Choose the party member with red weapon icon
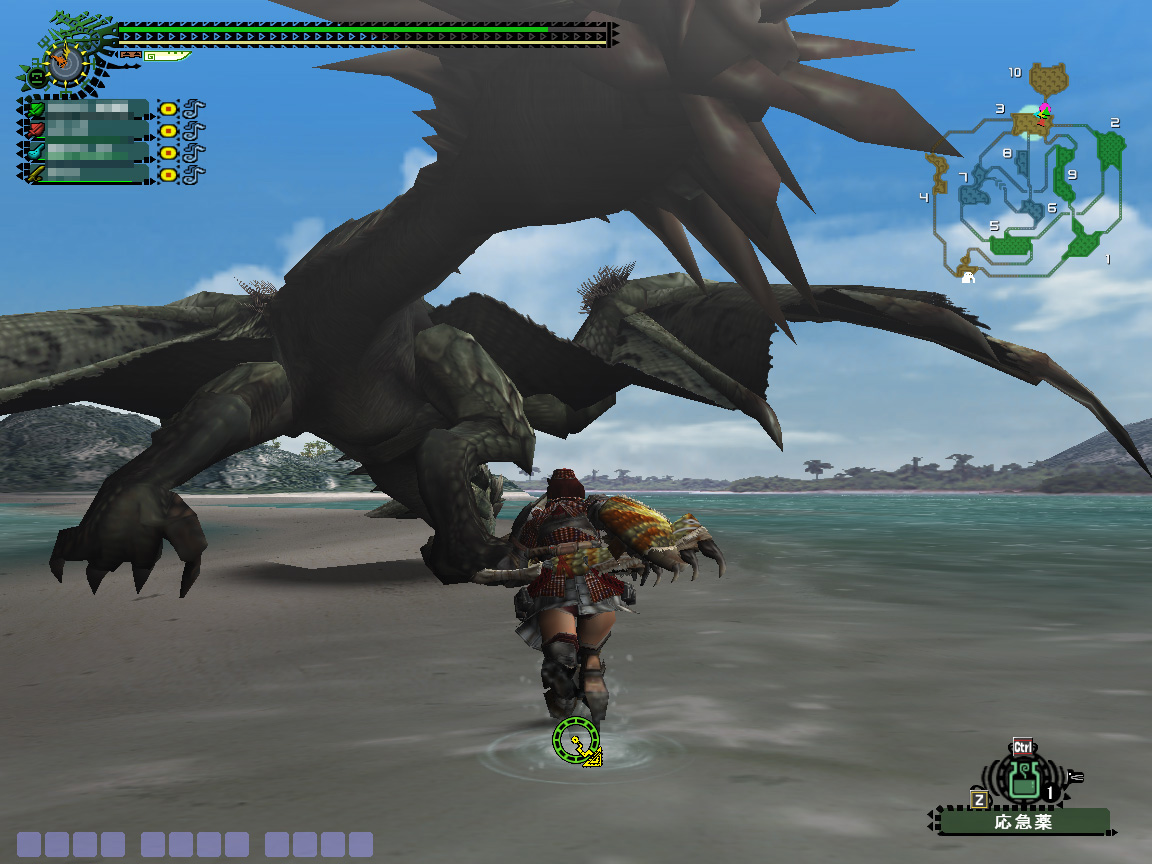This screenshot has width=1152, height=864. click(86, 130)
